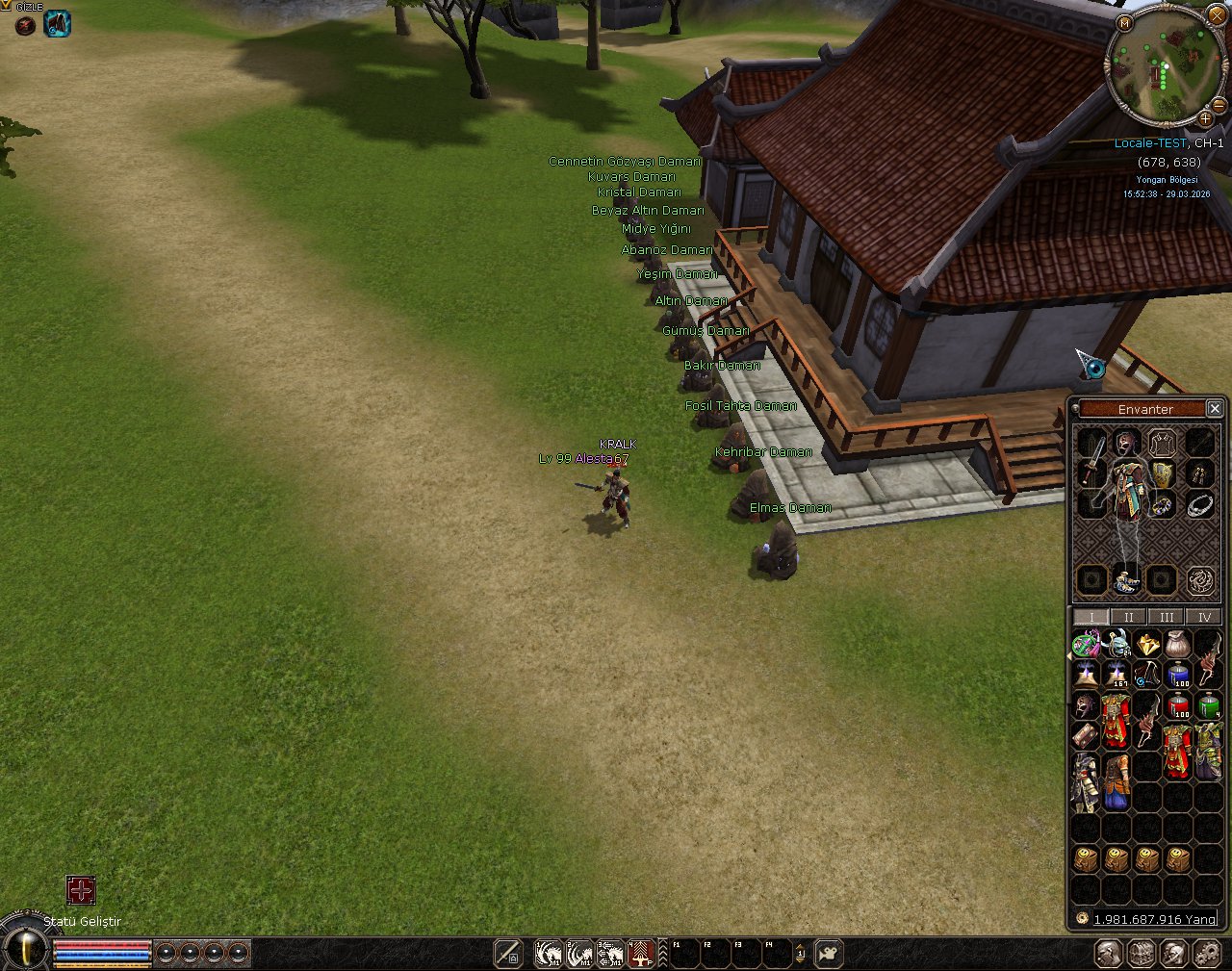
Task: Activate the red sword skill in quickslot
Action: click(x=642, y=954)
